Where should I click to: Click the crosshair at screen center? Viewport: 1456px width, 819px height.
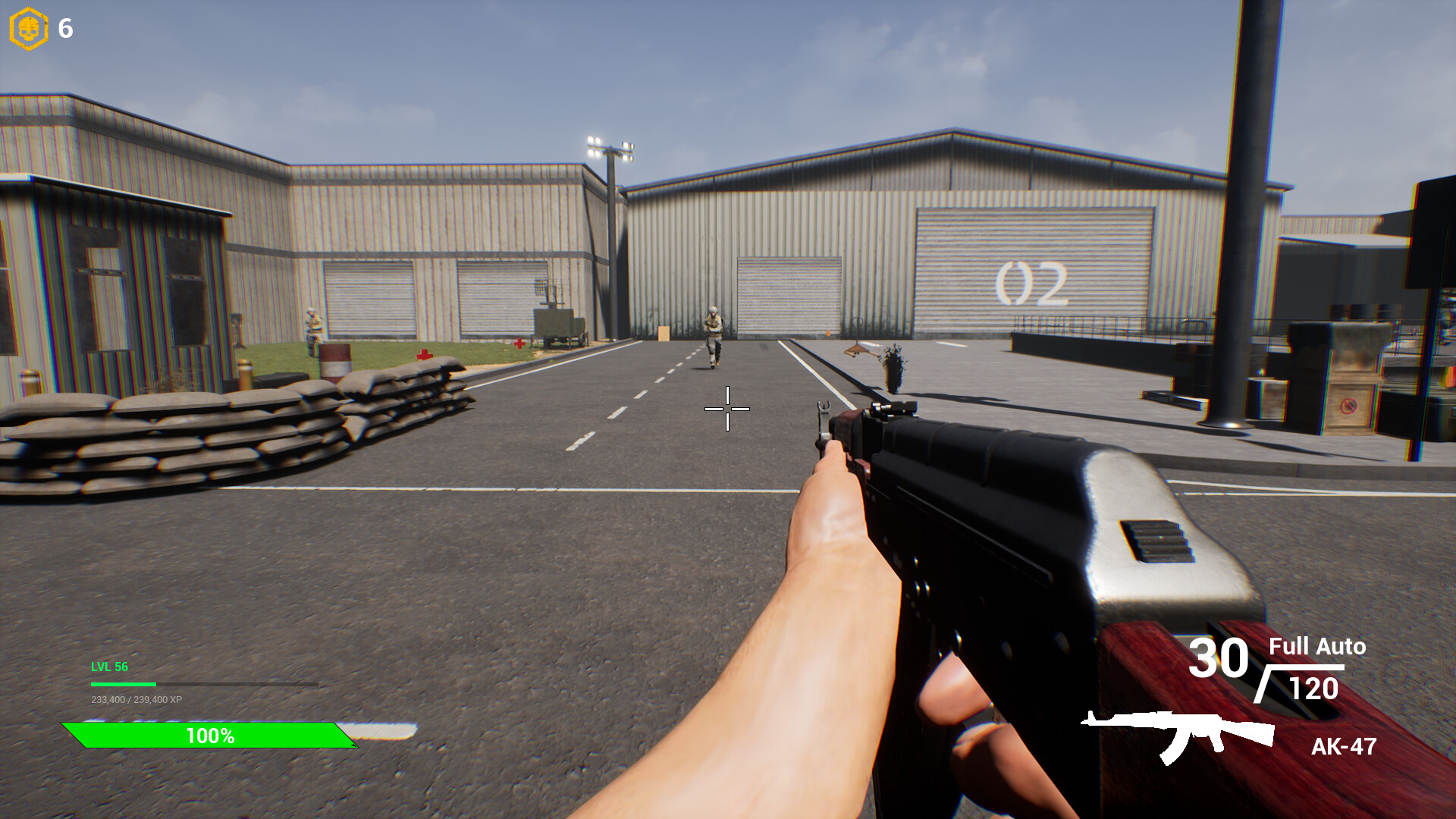(726, 409)
